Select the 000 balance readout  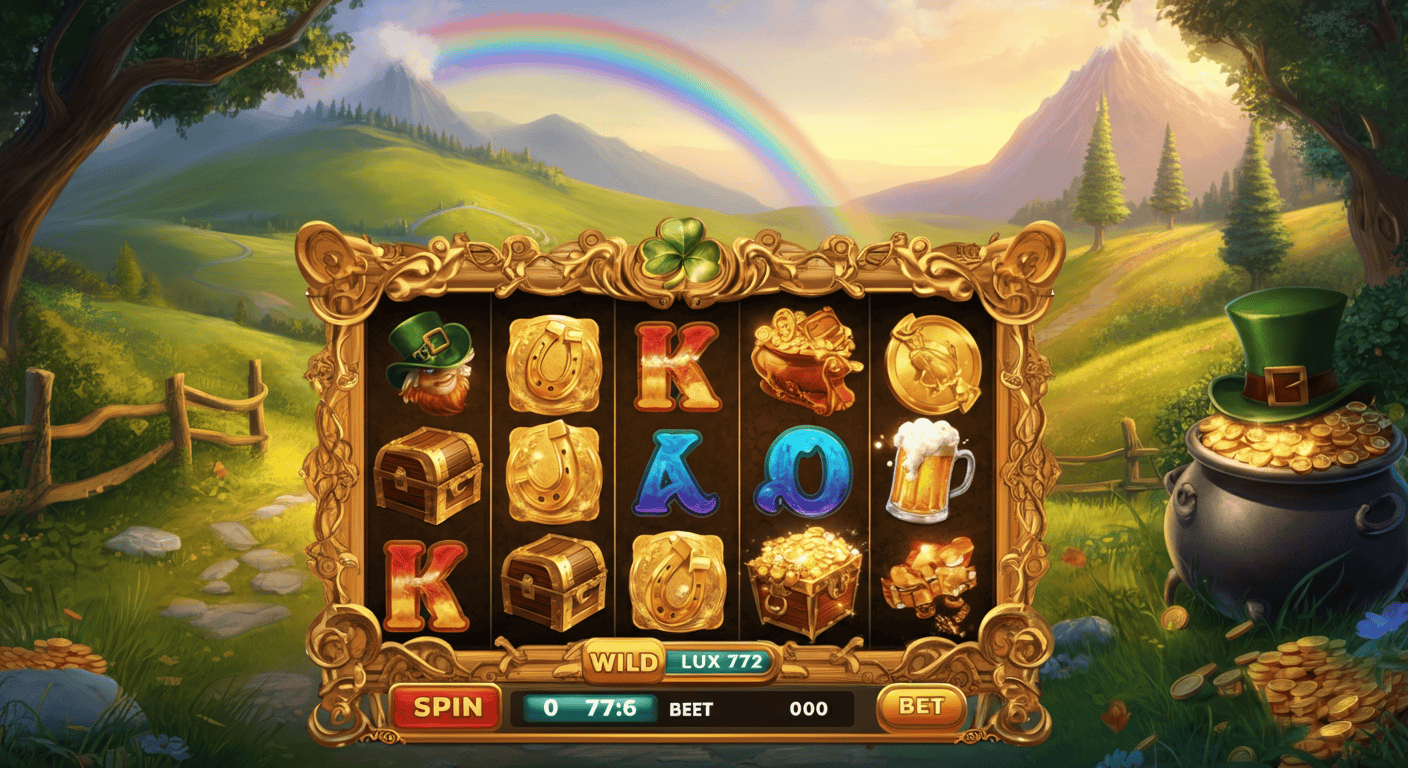(810, 710)
